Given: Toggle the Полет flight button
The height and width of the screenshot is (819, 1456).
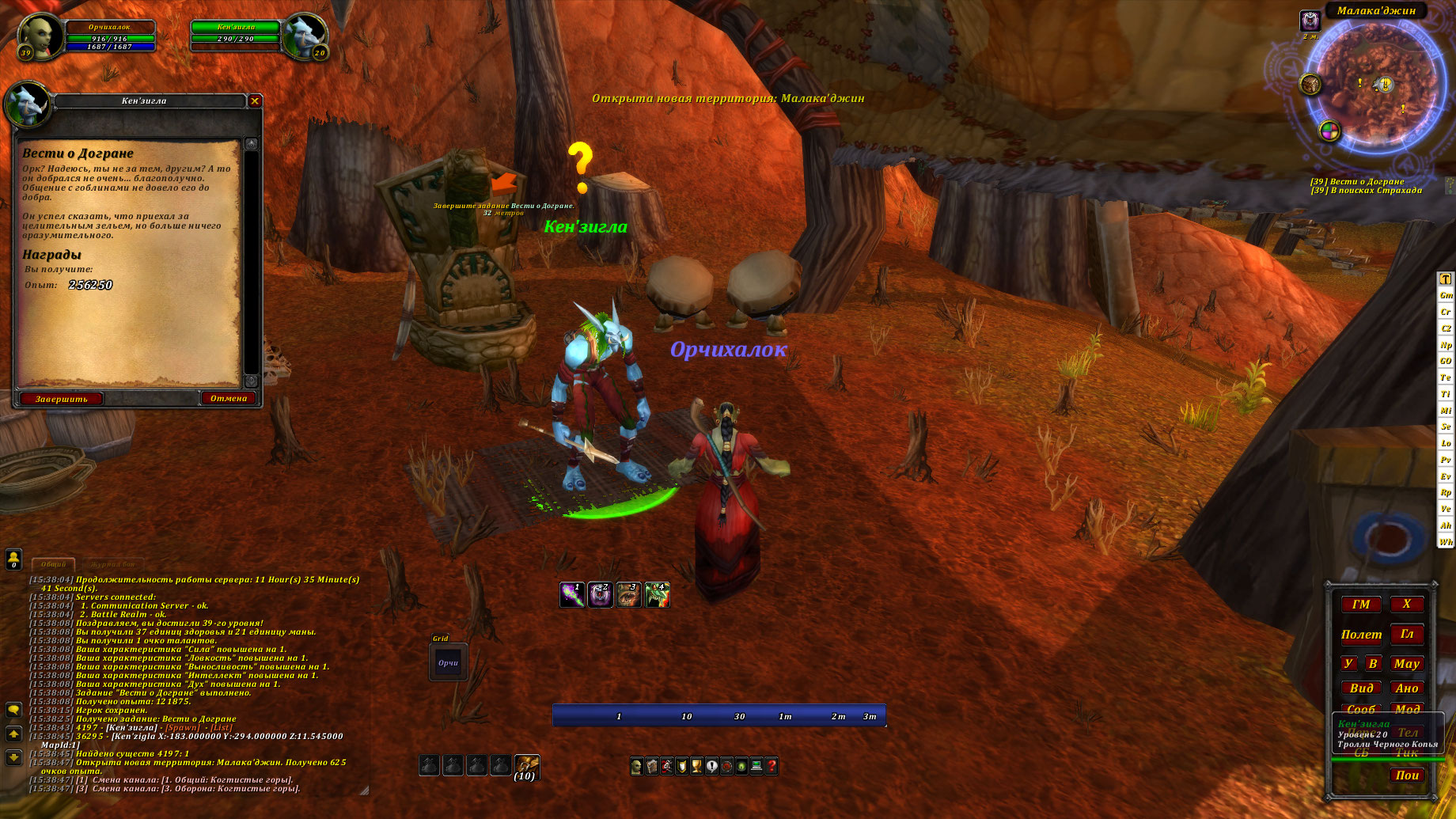Looking at the screenshot, I should click(x=1361, y=635).
